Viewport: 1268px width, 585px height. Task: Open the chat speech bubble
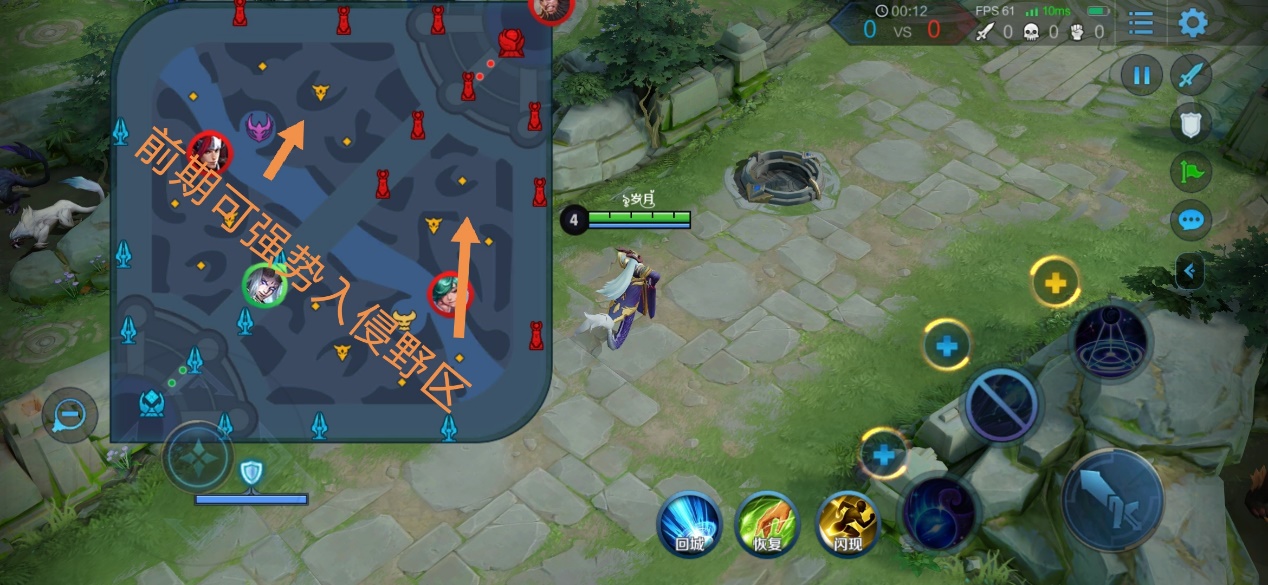pyautogui.click(x=1191, y=220)
